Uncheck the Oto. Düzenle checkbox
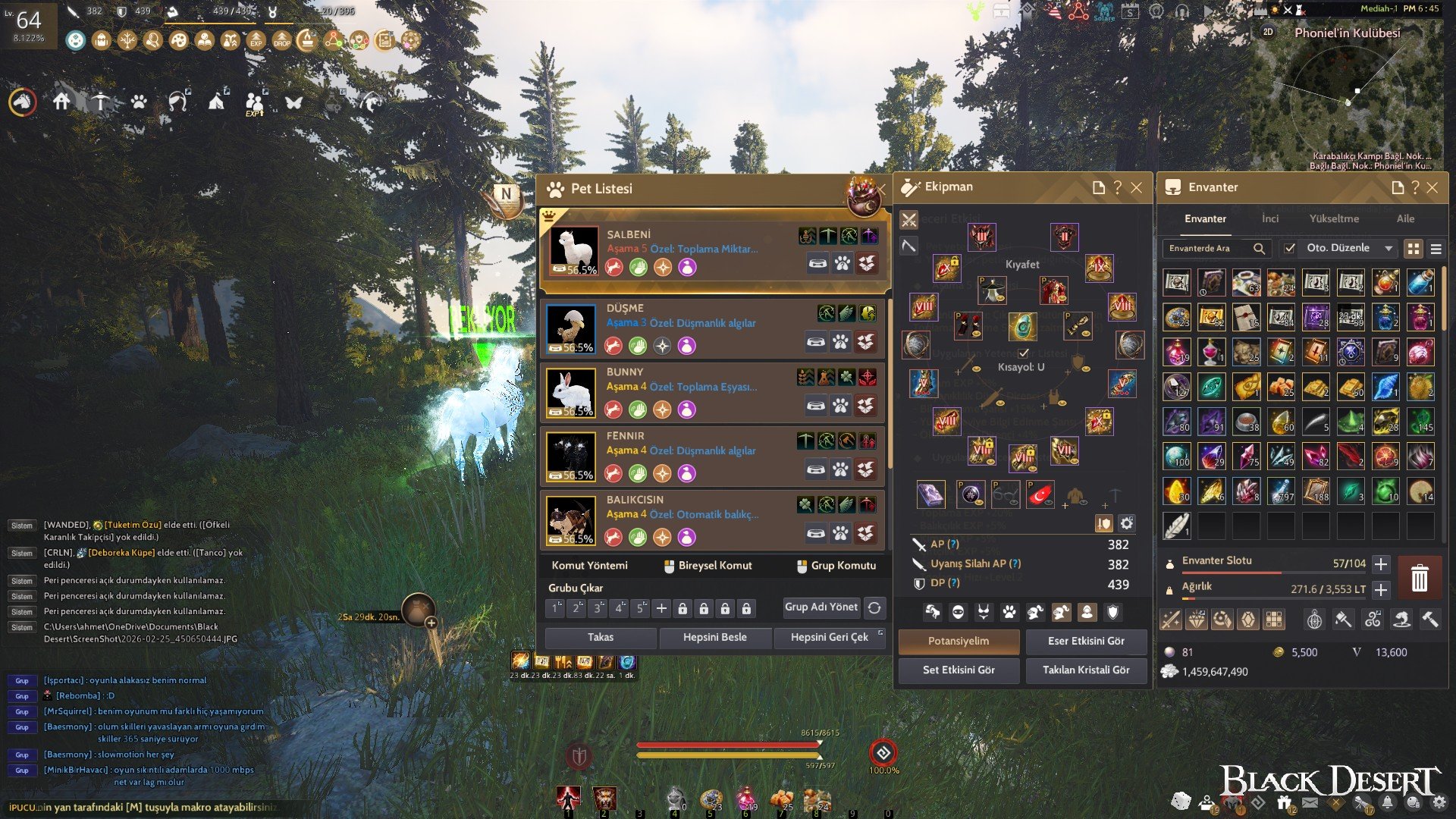 (1290, 248)
